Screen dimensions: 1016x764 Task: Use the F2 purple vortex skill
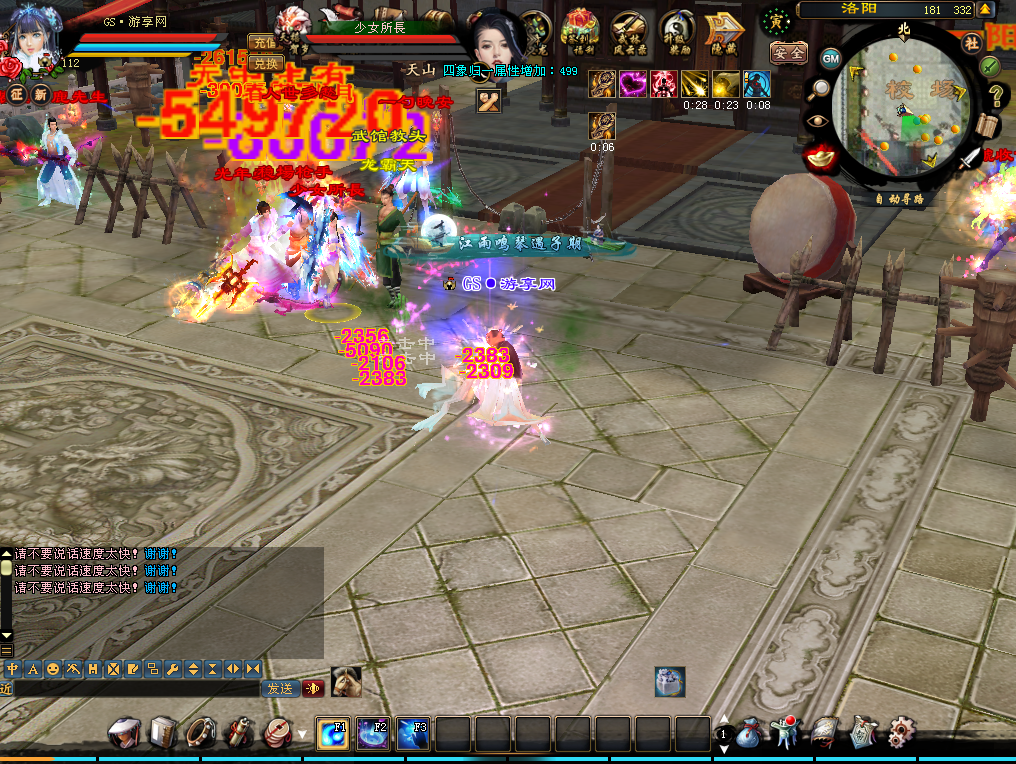(373, 733)
